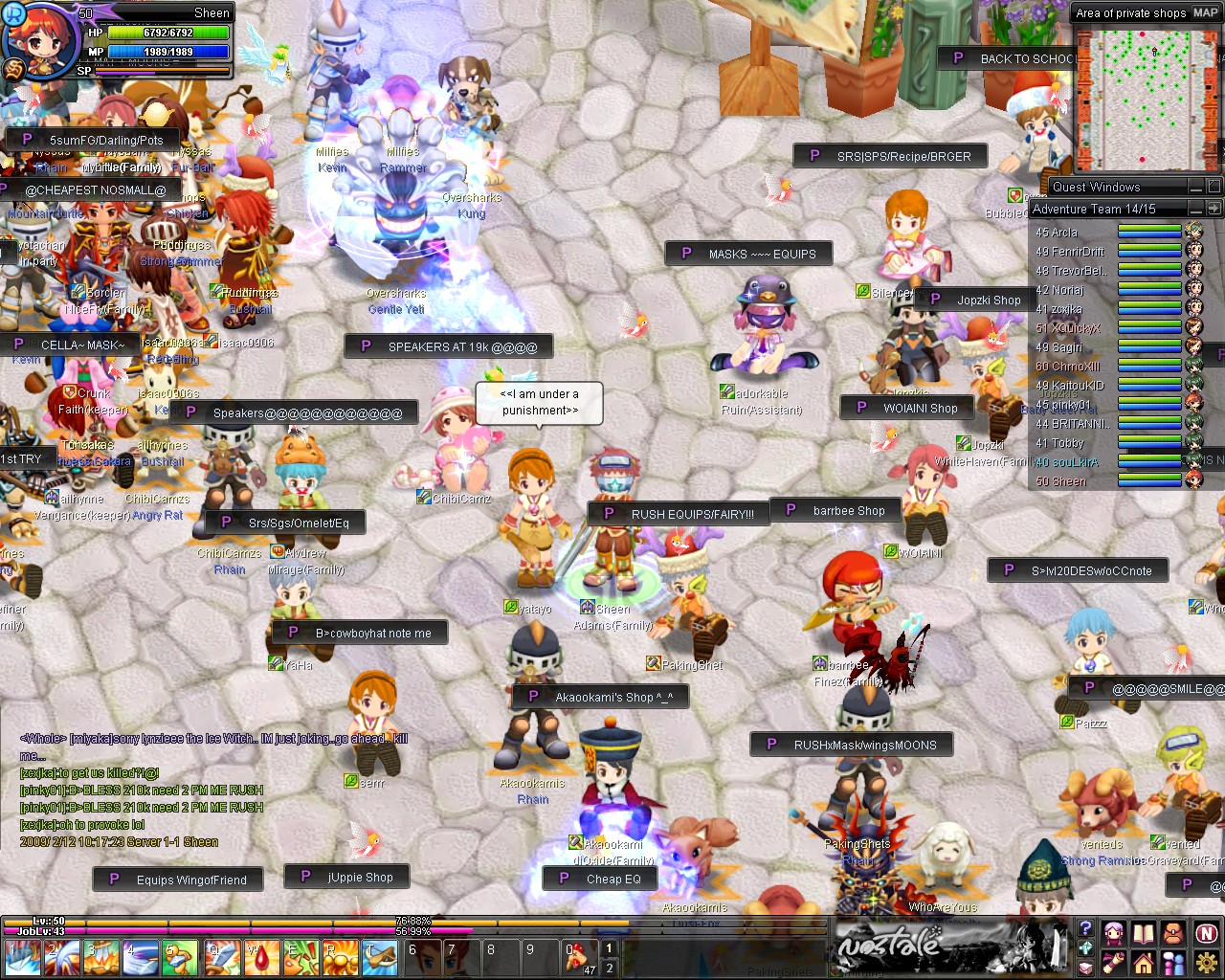This screenshot has width=1225, height=980.
Task: Switch to hotbar page tab 2
Action: click(x=610, y=968)
